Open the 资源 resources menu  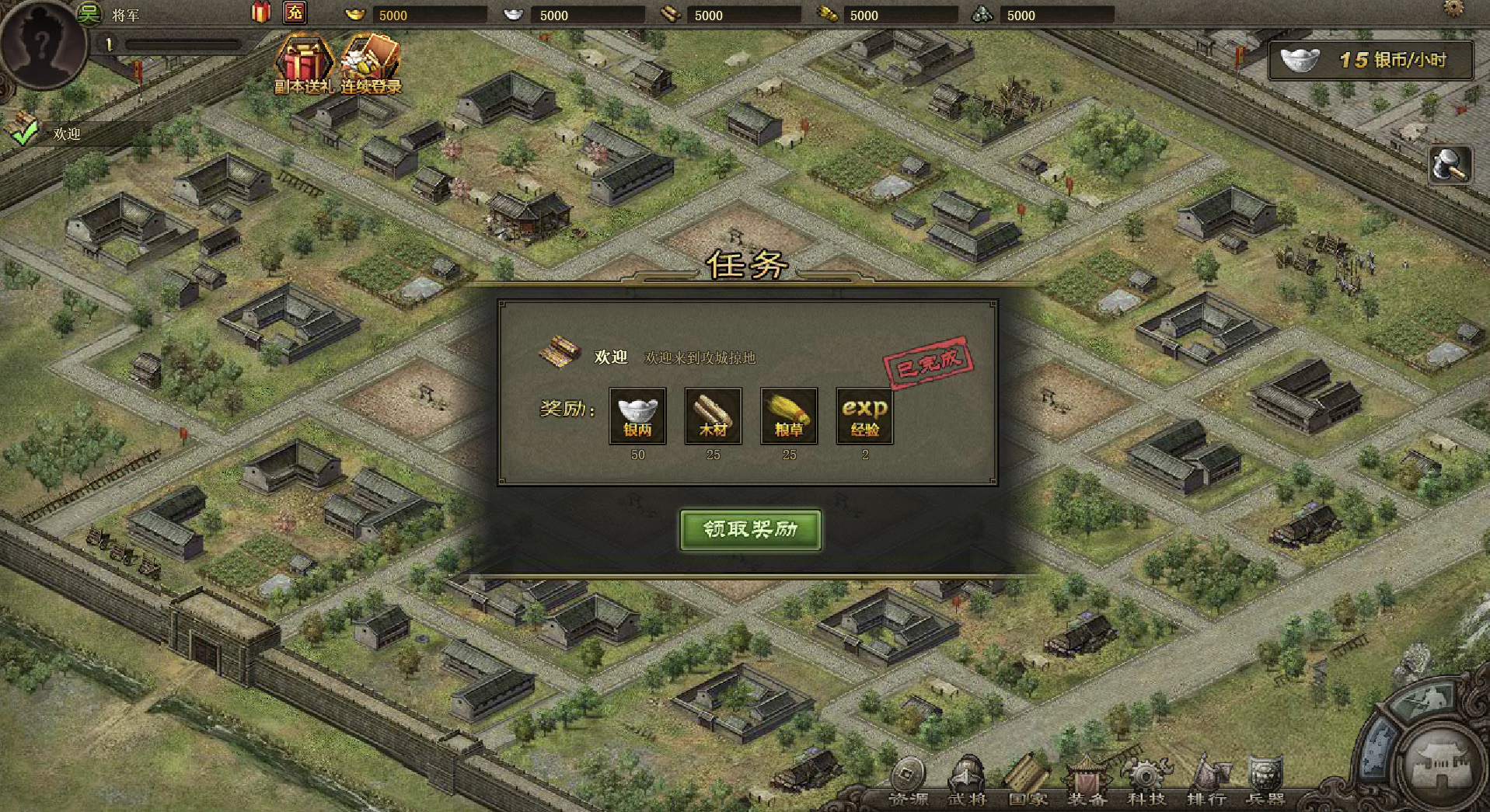908,782
